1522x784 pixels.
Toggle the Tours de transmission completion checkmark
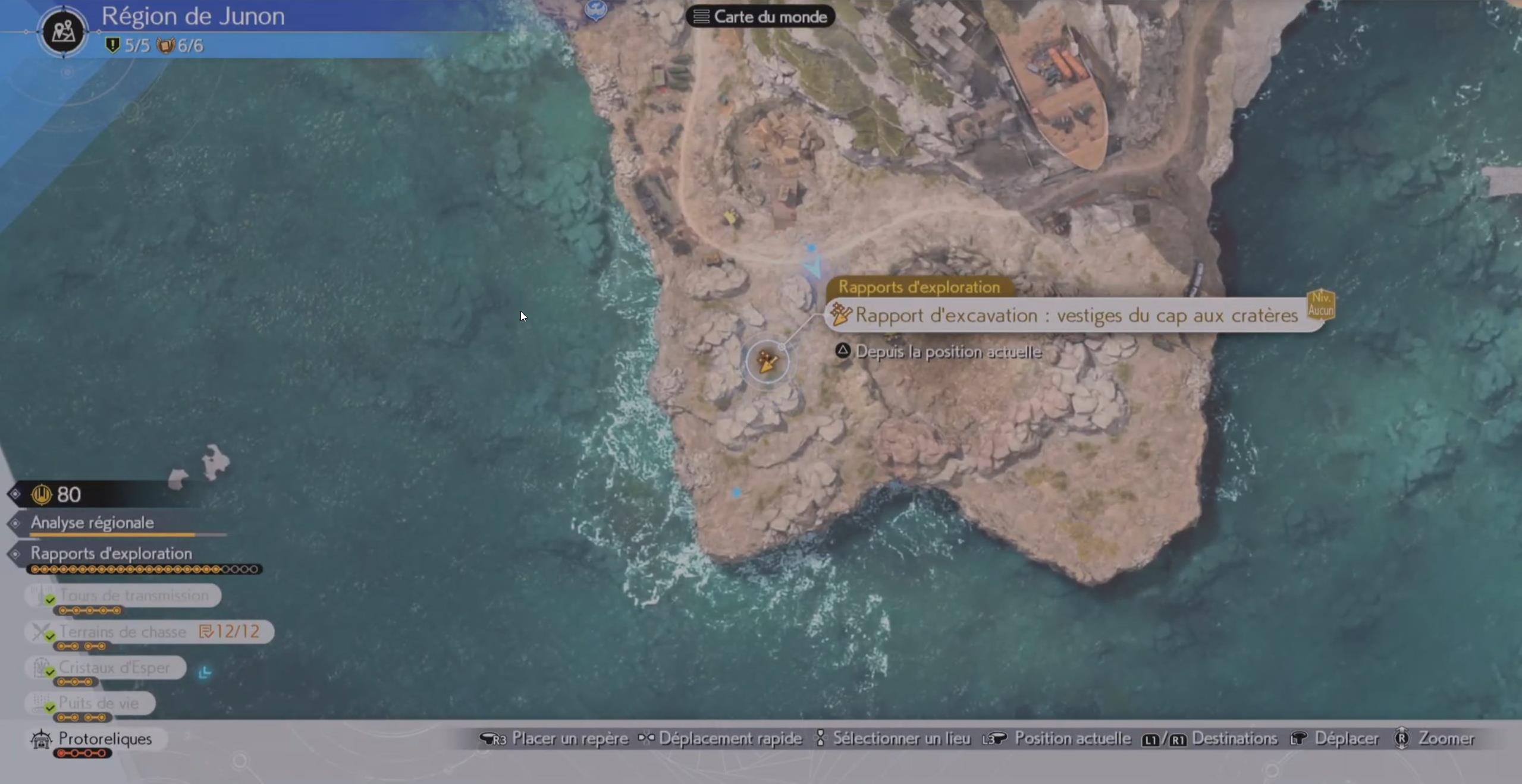pos(49,600)
